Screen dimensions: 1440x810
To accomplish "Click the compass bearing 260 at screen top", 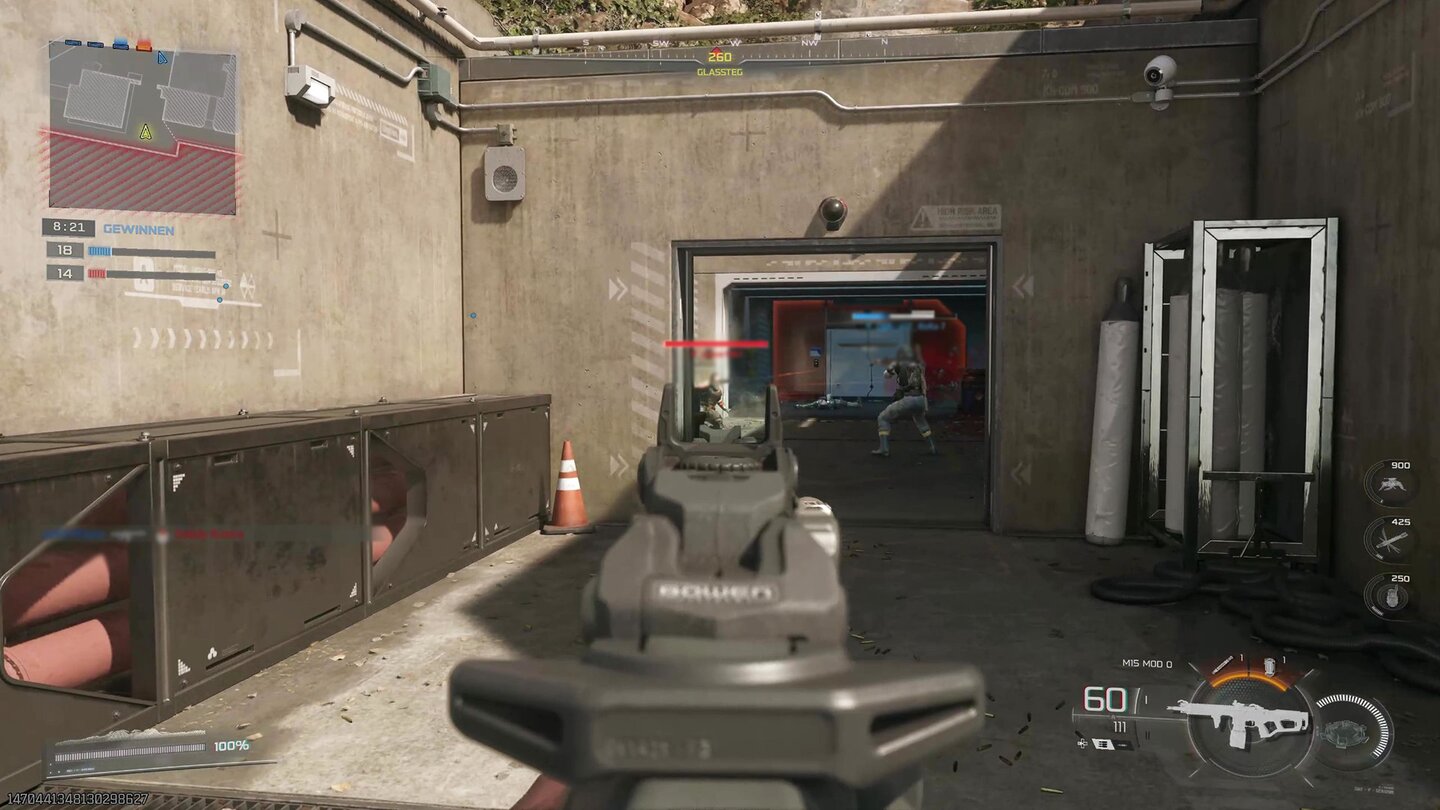I will tap(718, 58).
